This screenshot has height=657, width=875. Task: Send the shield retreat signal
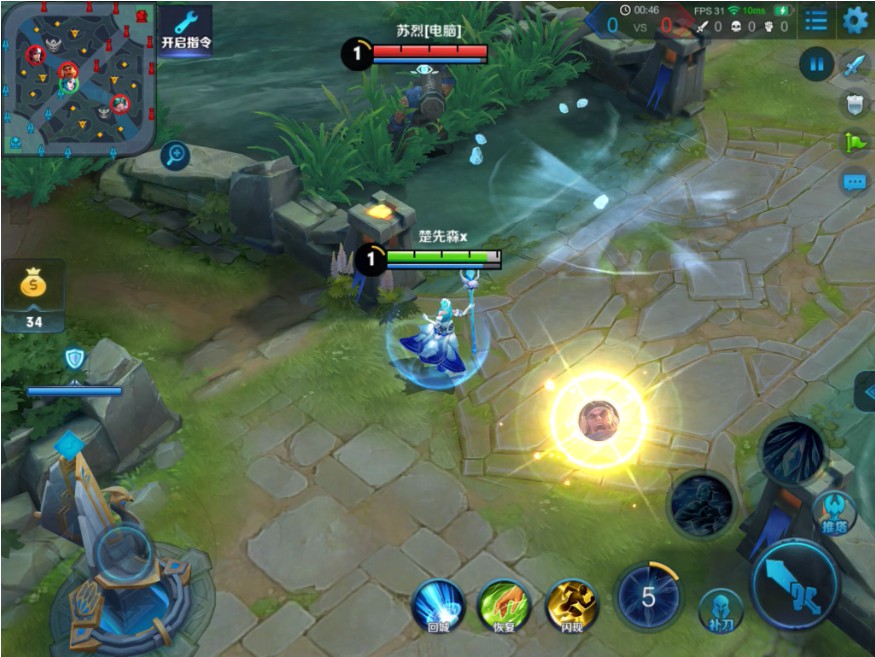tap(854, 104)
